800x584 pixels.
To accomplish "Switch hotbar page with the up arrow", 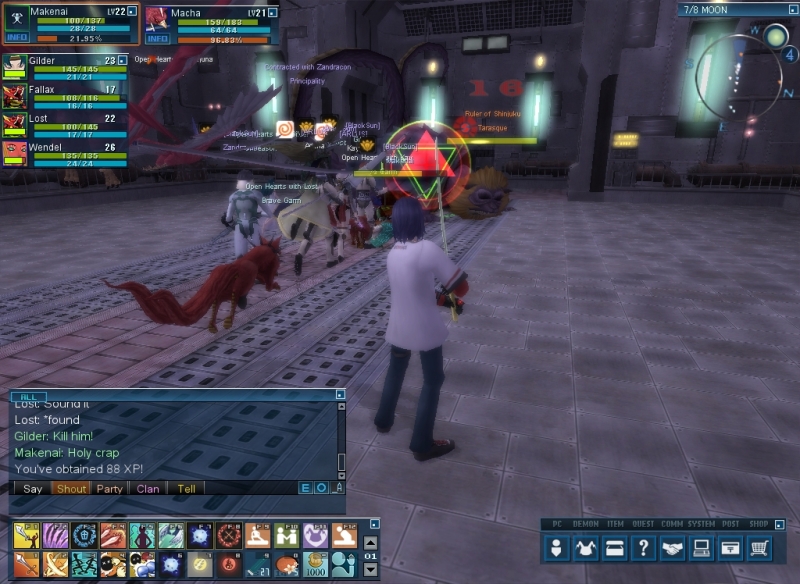I will pyautogui.click(x=371, y=542).
